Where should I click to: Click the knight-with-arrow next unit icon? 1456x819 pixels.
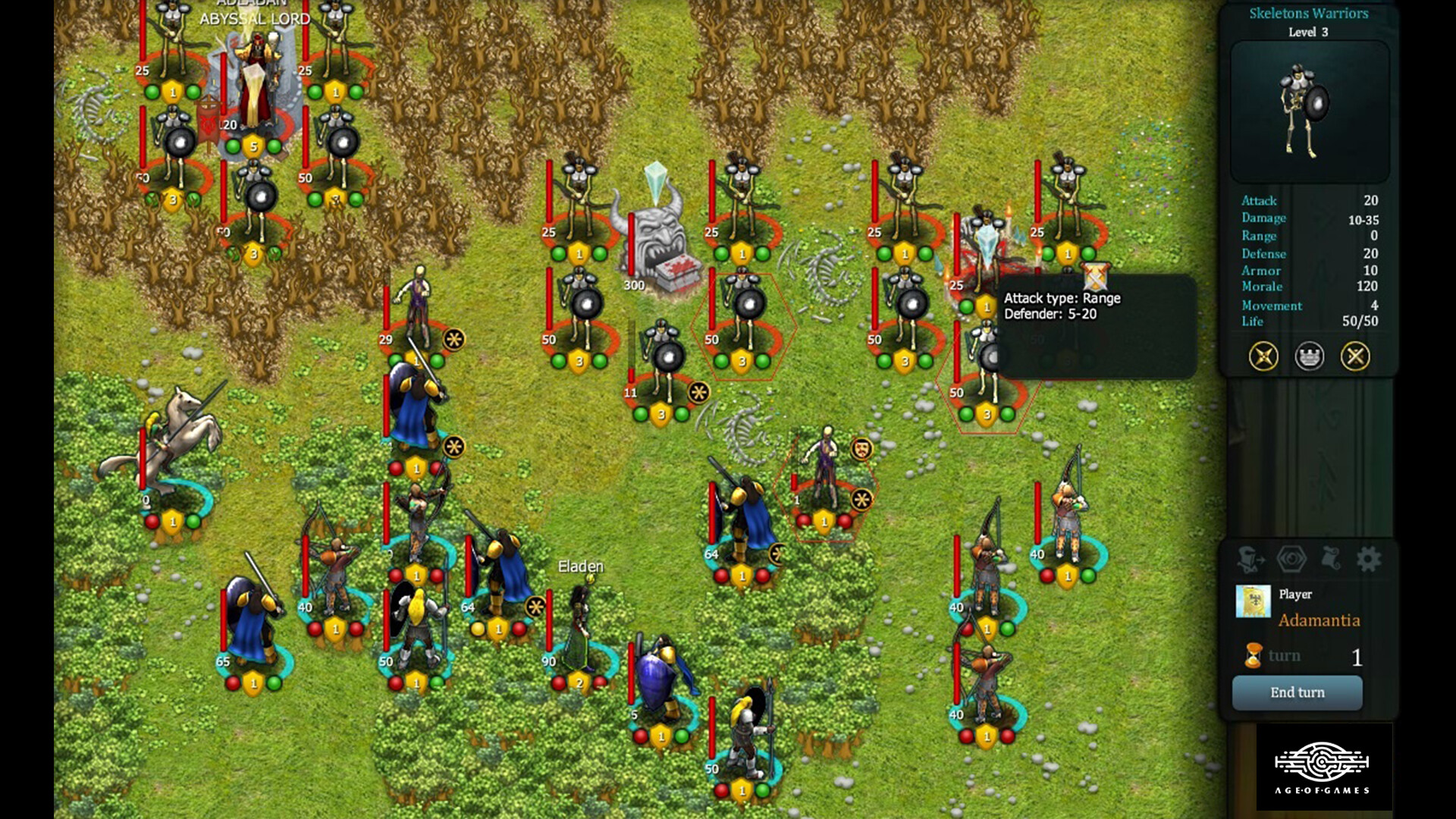point(1251,559)
